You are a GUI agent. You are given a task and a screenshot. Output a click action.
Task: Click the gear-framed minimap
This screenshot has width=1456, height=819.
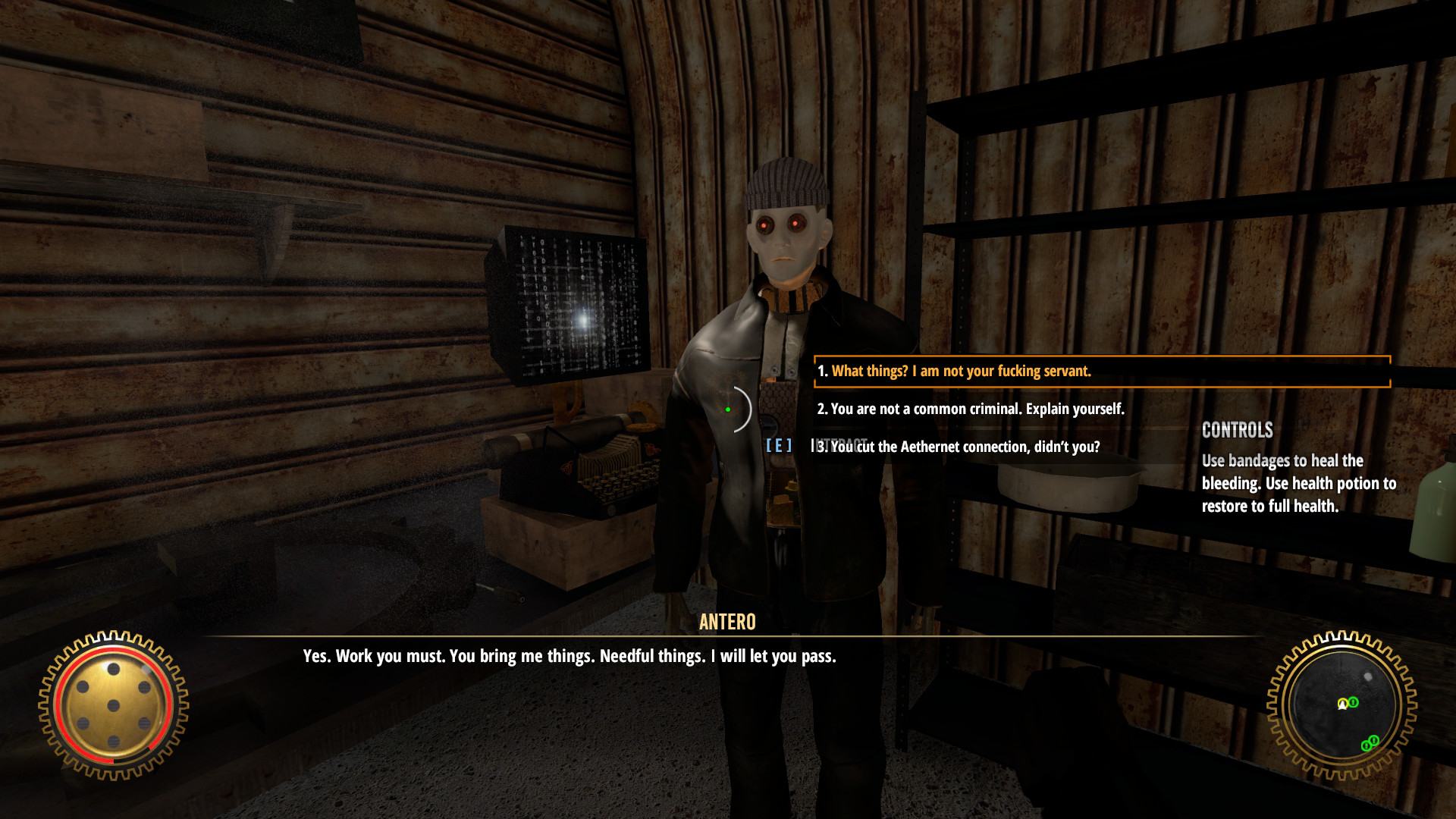coord(1341,705)
